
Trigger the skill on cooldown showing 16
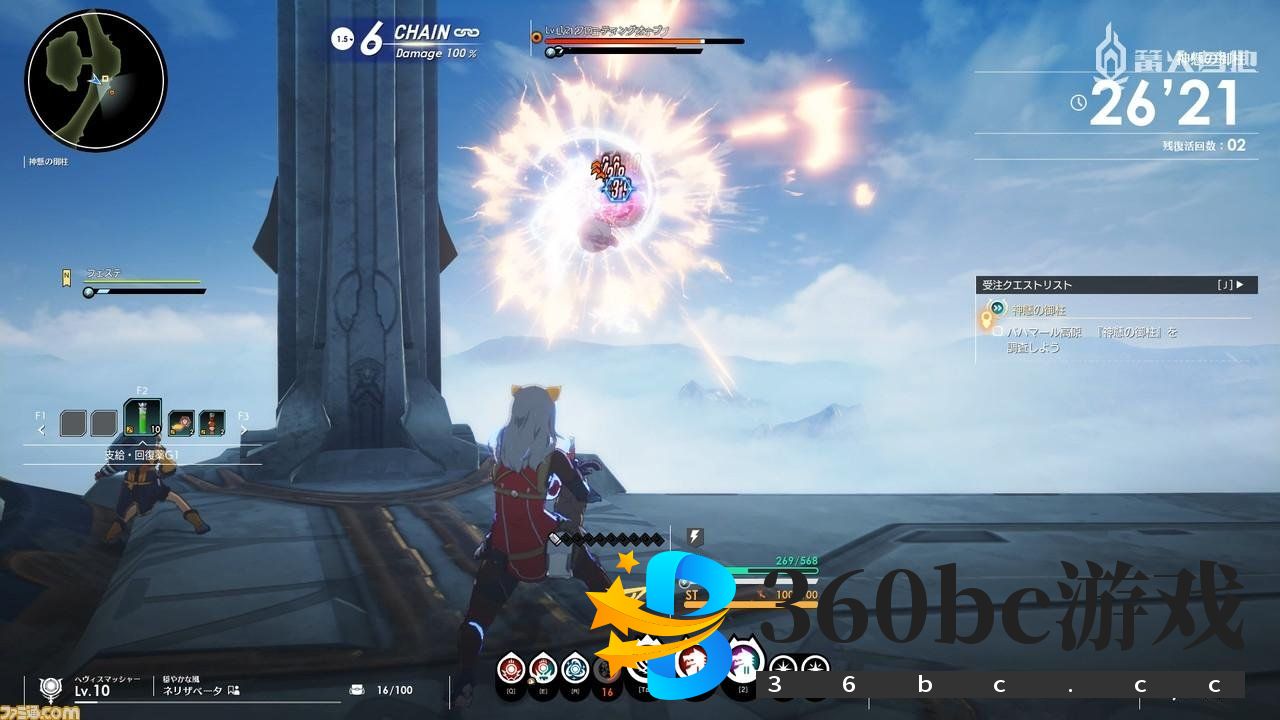pos(606,672)
